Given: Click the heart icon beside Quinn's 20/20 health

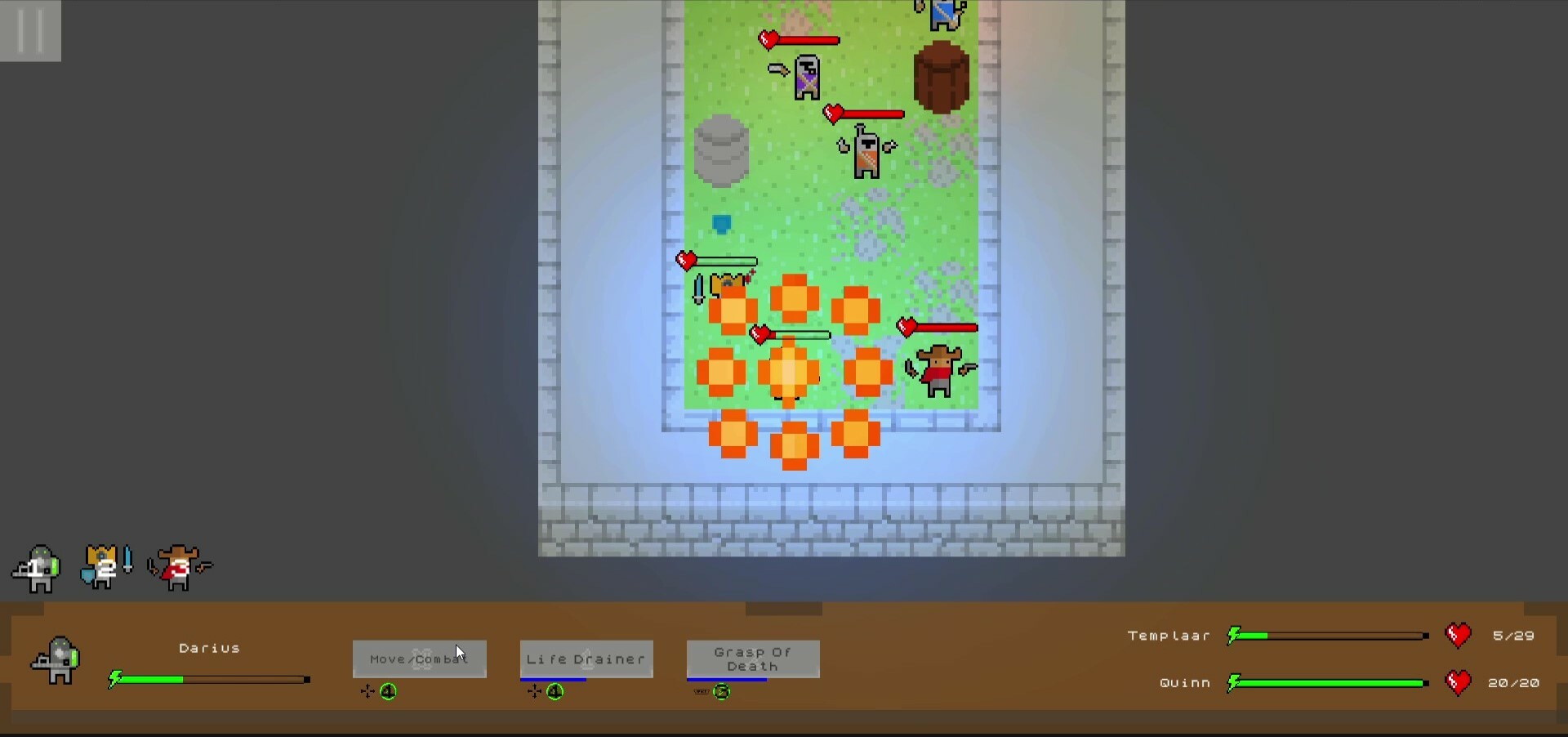Looking at the screenshot, I should pos(1459,683).
